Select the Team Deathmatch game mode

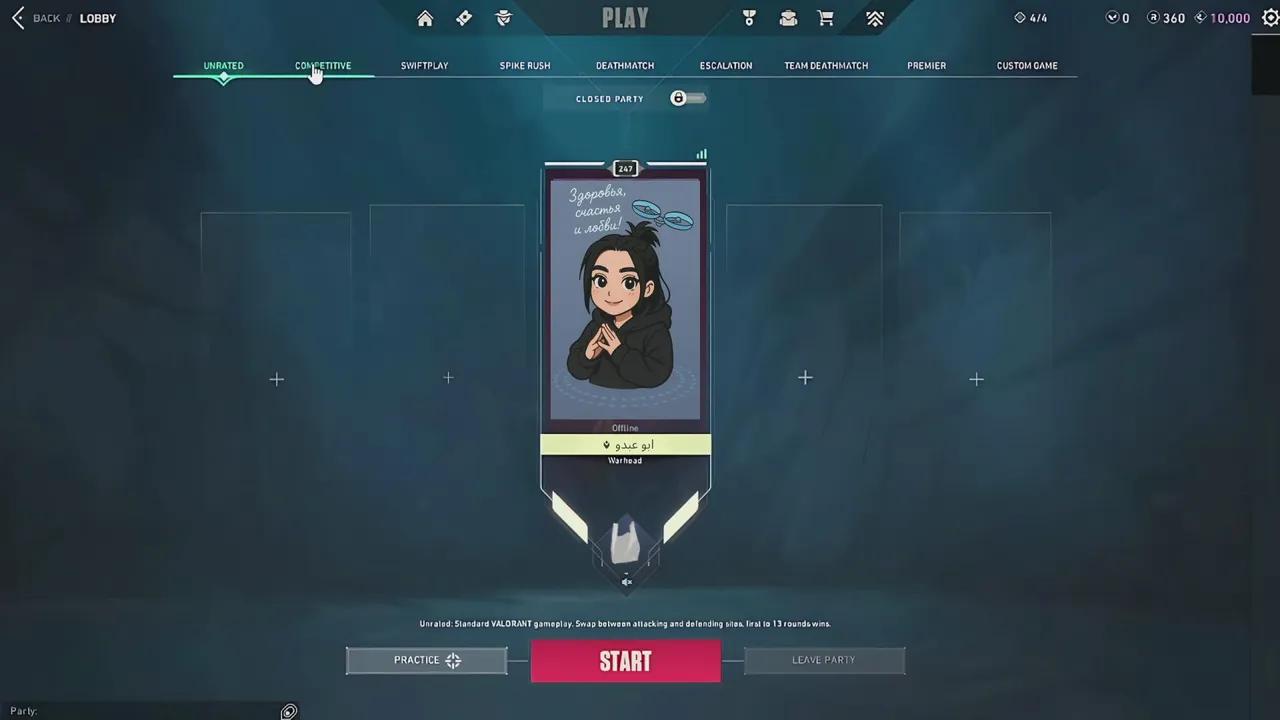826,65
